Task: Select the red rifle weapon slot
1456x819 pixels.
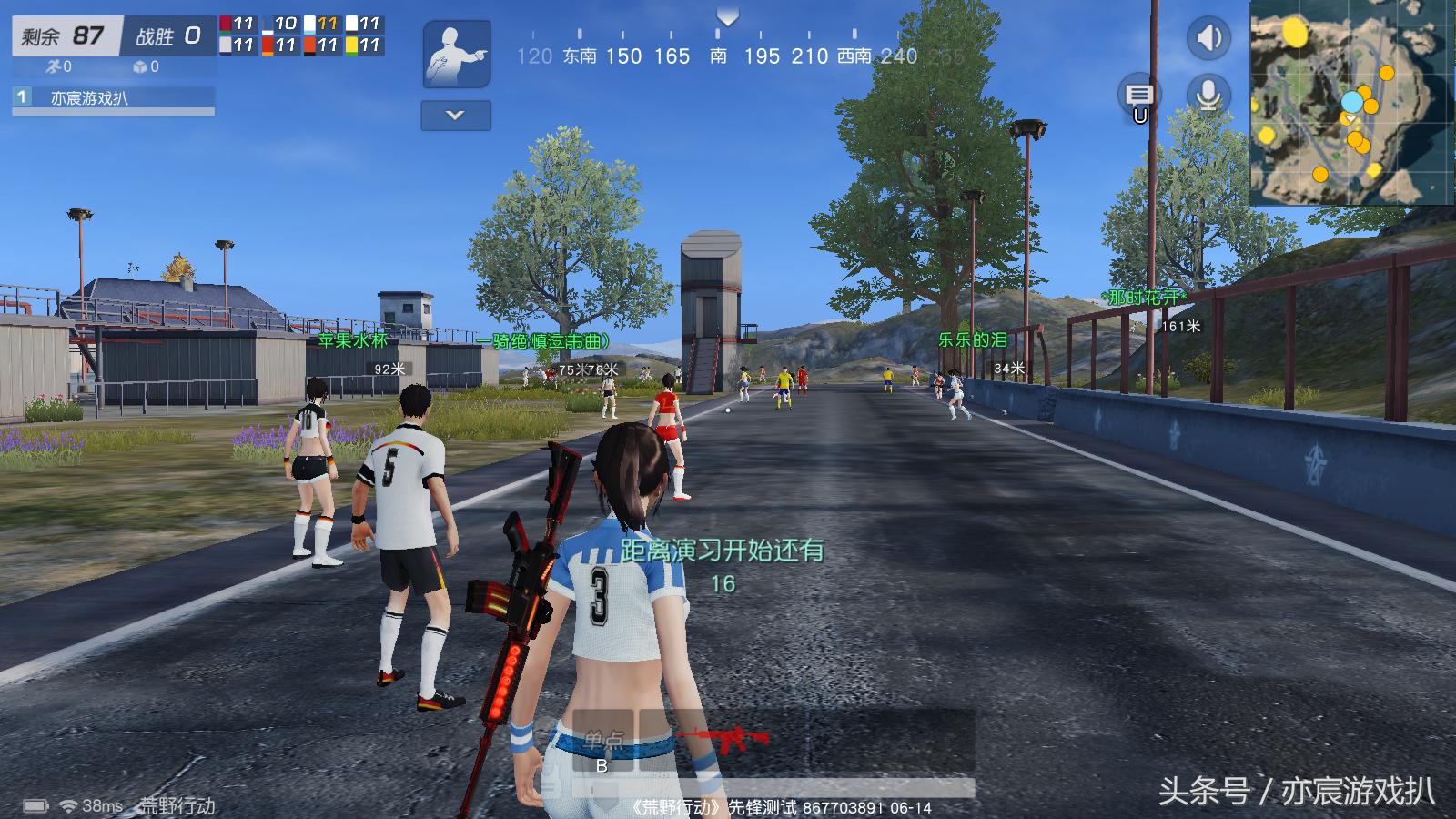Action: coord(723,739)
